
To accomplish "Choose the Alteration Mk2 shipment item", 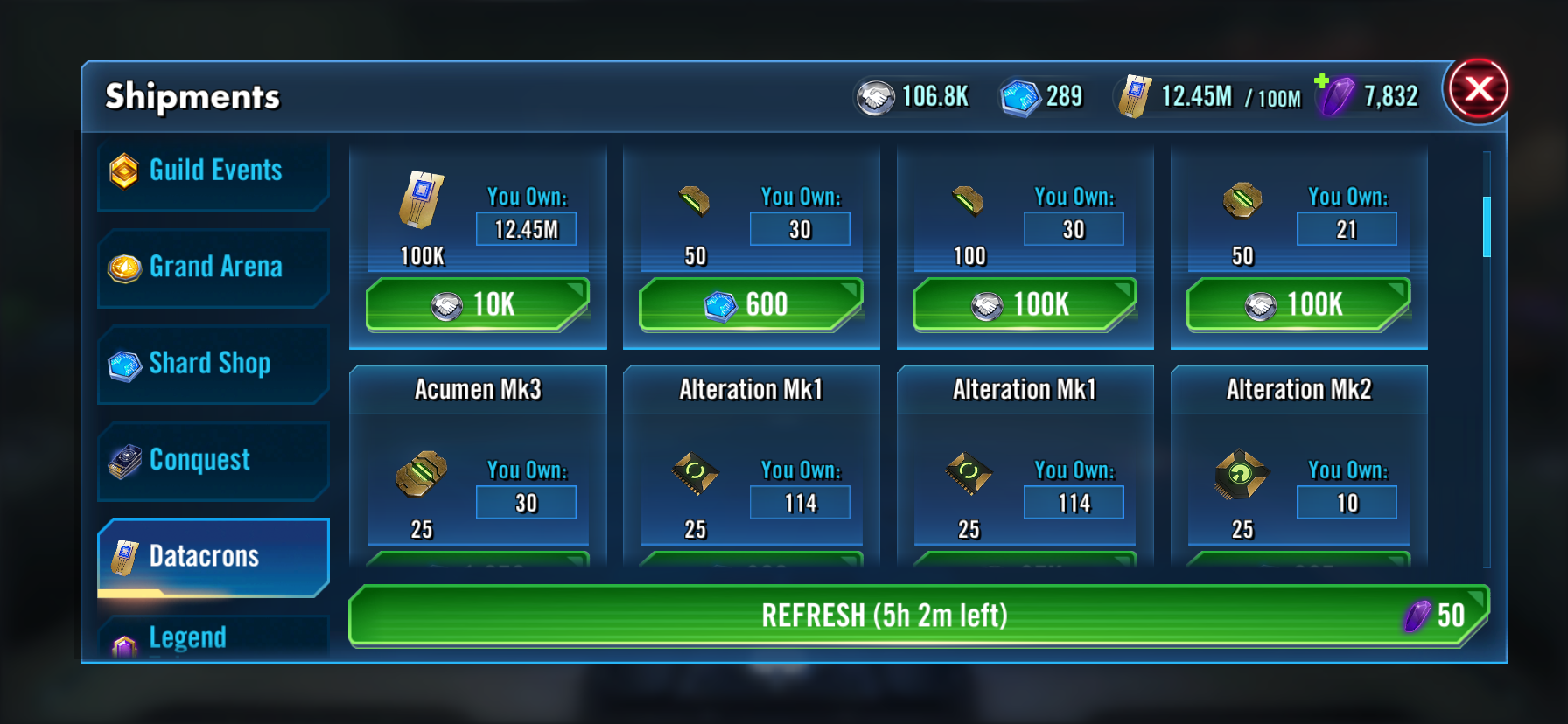I will point(1298,463).
